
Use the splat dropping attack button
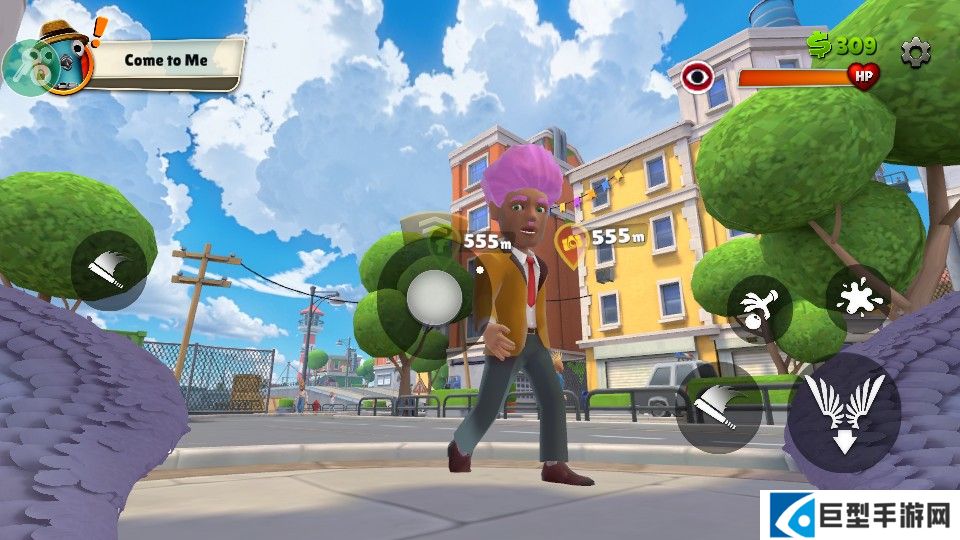[x=858, y=298]
